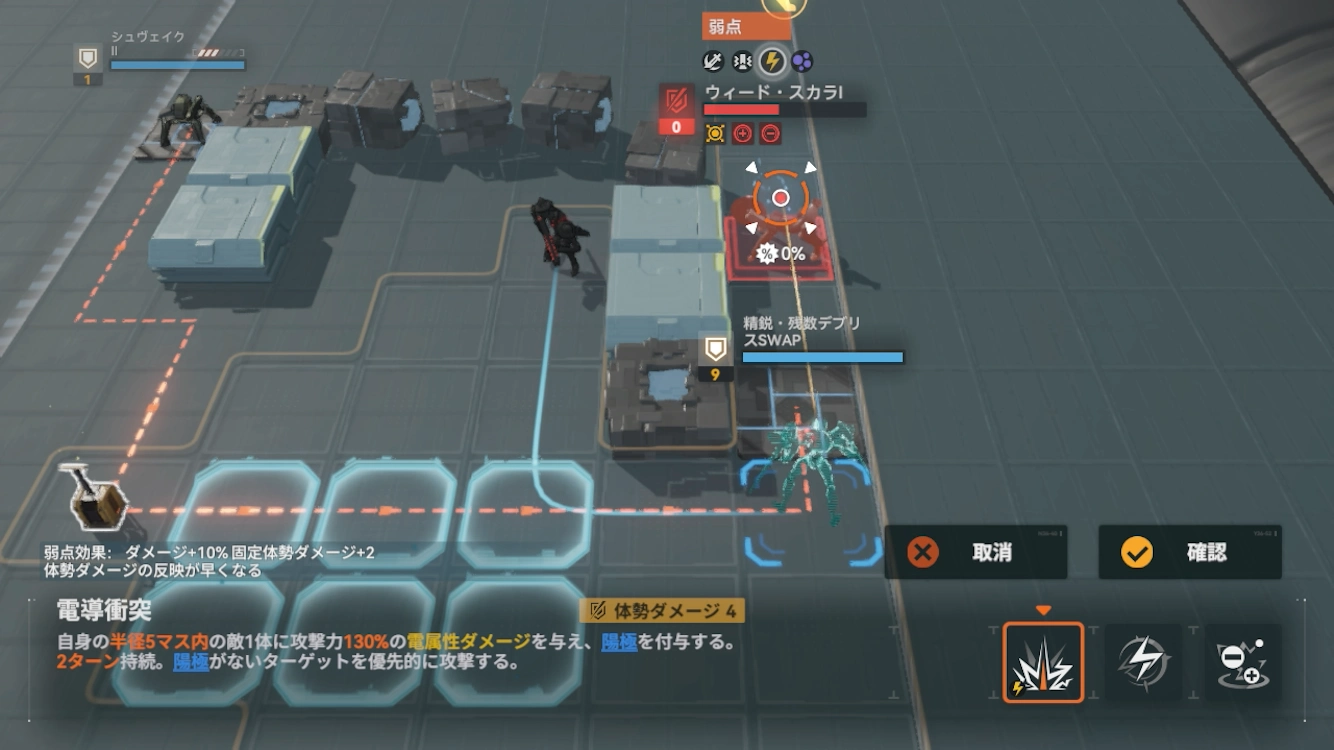Select the lightning weakness icon
The height and width of the screenshot is (750, 1334).
tap(772, 60)
